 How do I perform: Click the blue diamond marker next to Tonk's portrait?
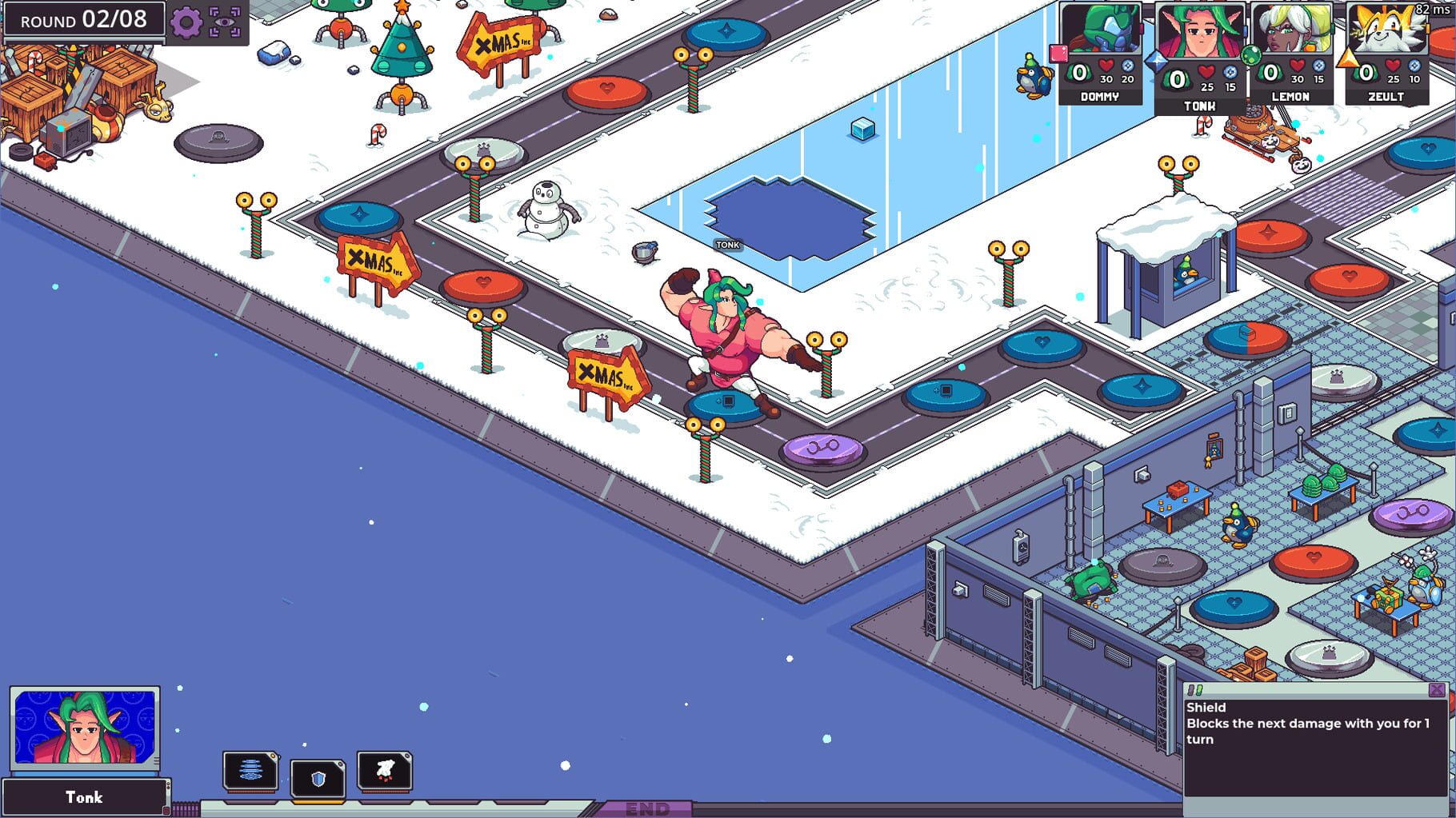[x=1156, y=62]
